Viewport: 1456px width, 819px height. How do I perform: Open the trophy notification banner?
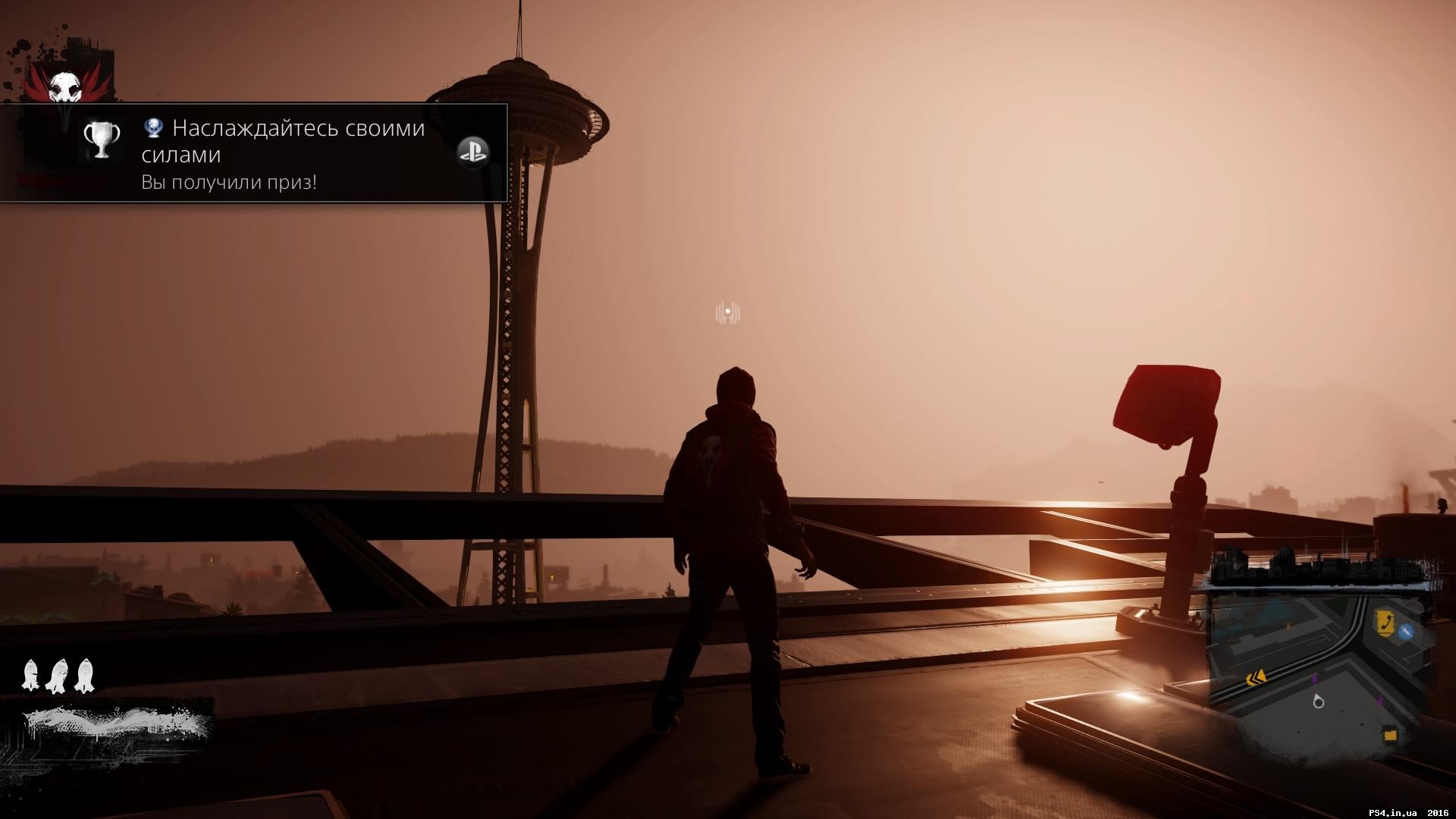click(x=254, y=152)
